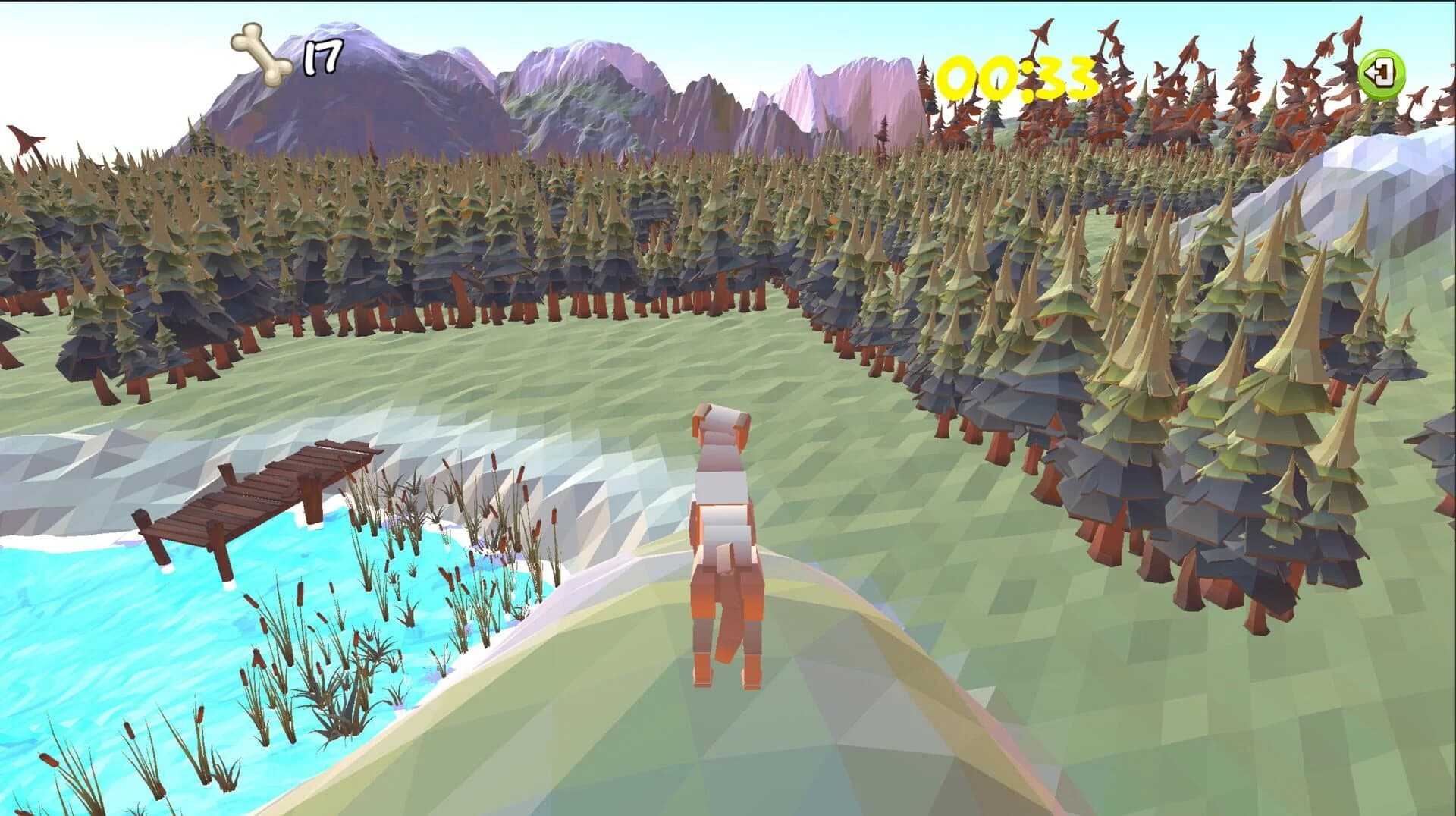The image size is (1456, 816).
Task: Select the bone counter showing 17
Action: pyautogui.click(x=320, y=57)
